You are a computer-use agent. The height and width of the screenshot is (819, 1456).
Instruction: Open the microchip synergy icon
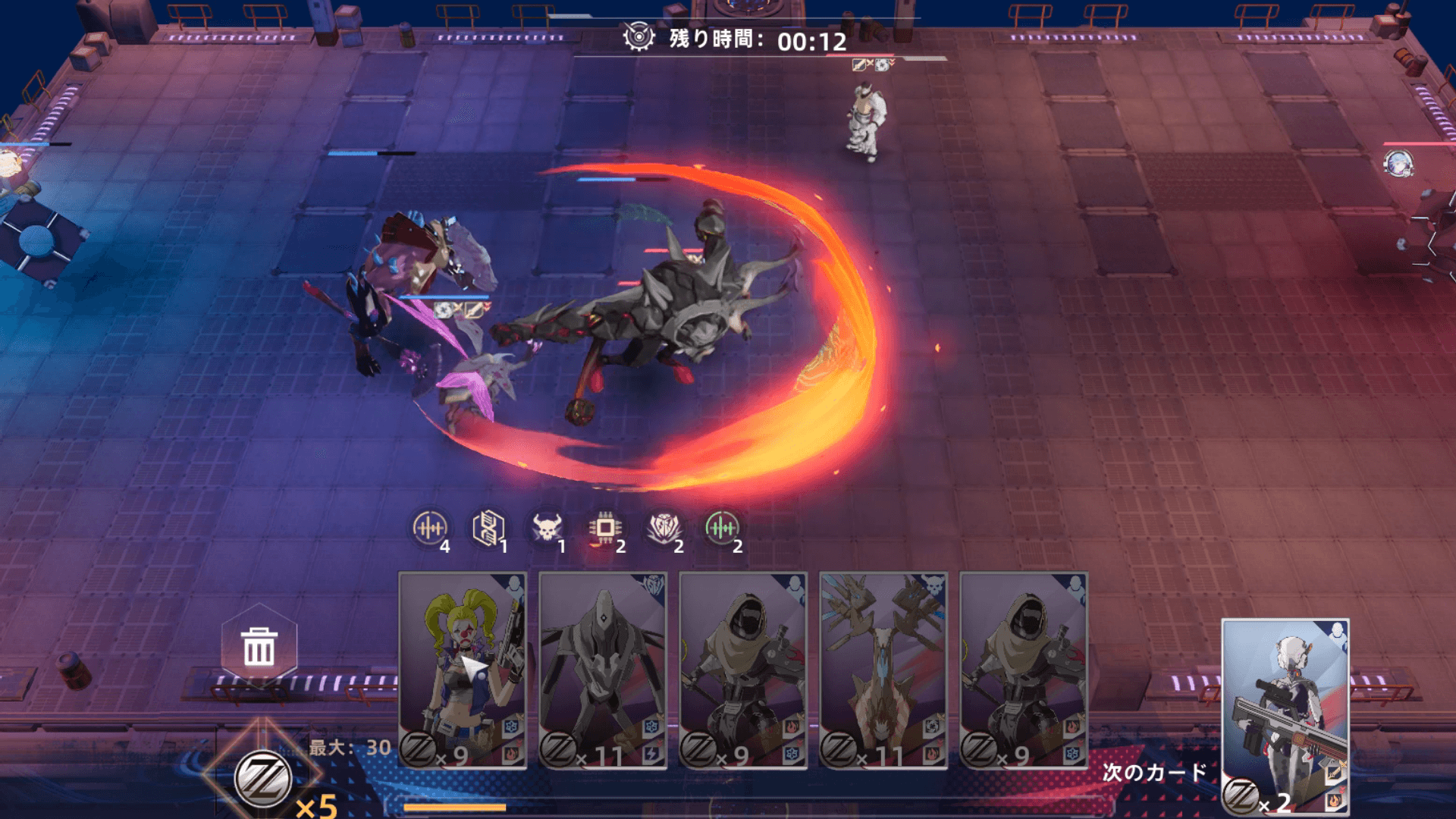tap(605, 528)
